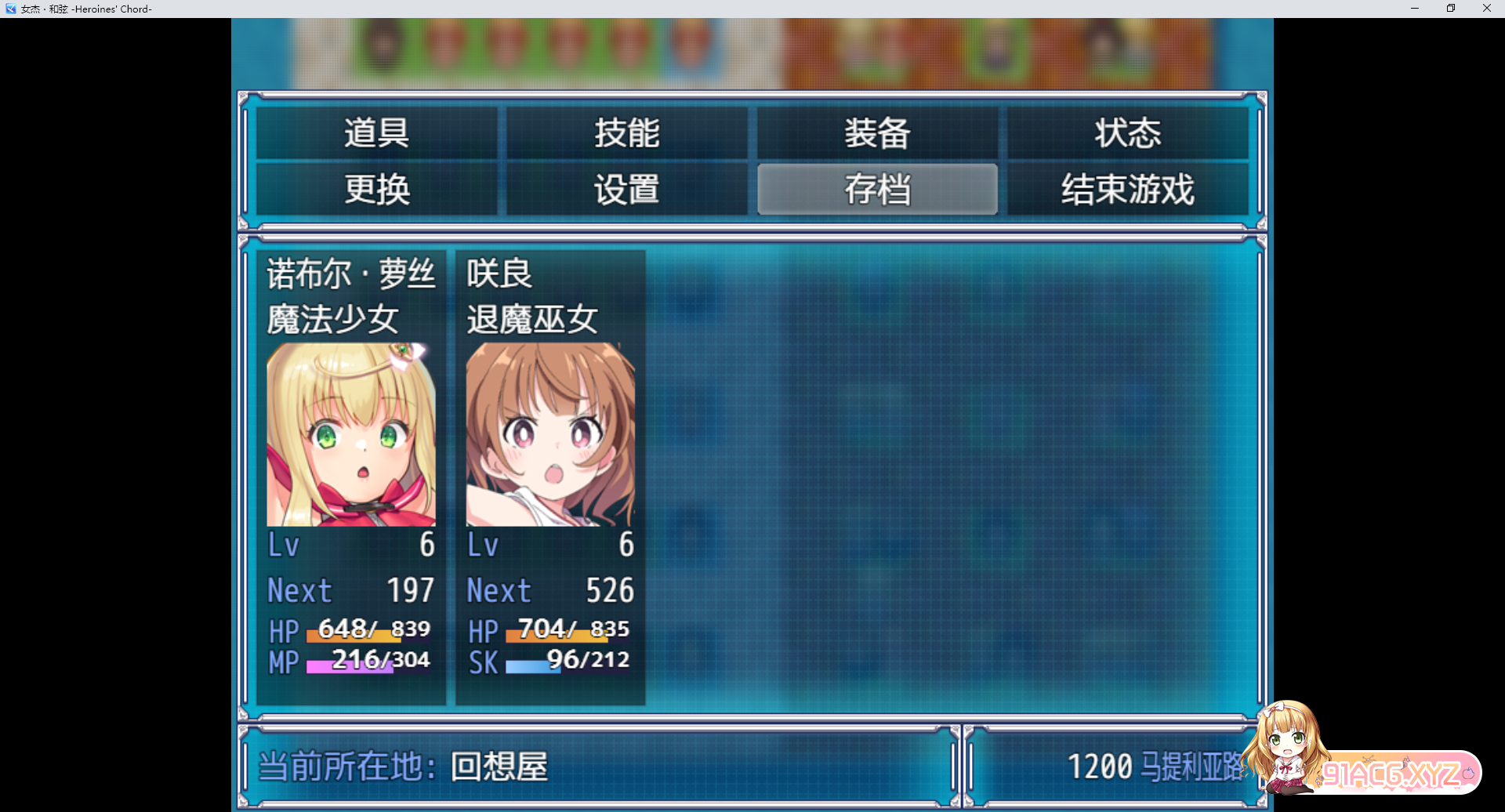Select 诺布尔·萝丝 character portrait
Image resolution: width=1505 pixels, height=812 pixels.
pos(351,435)
